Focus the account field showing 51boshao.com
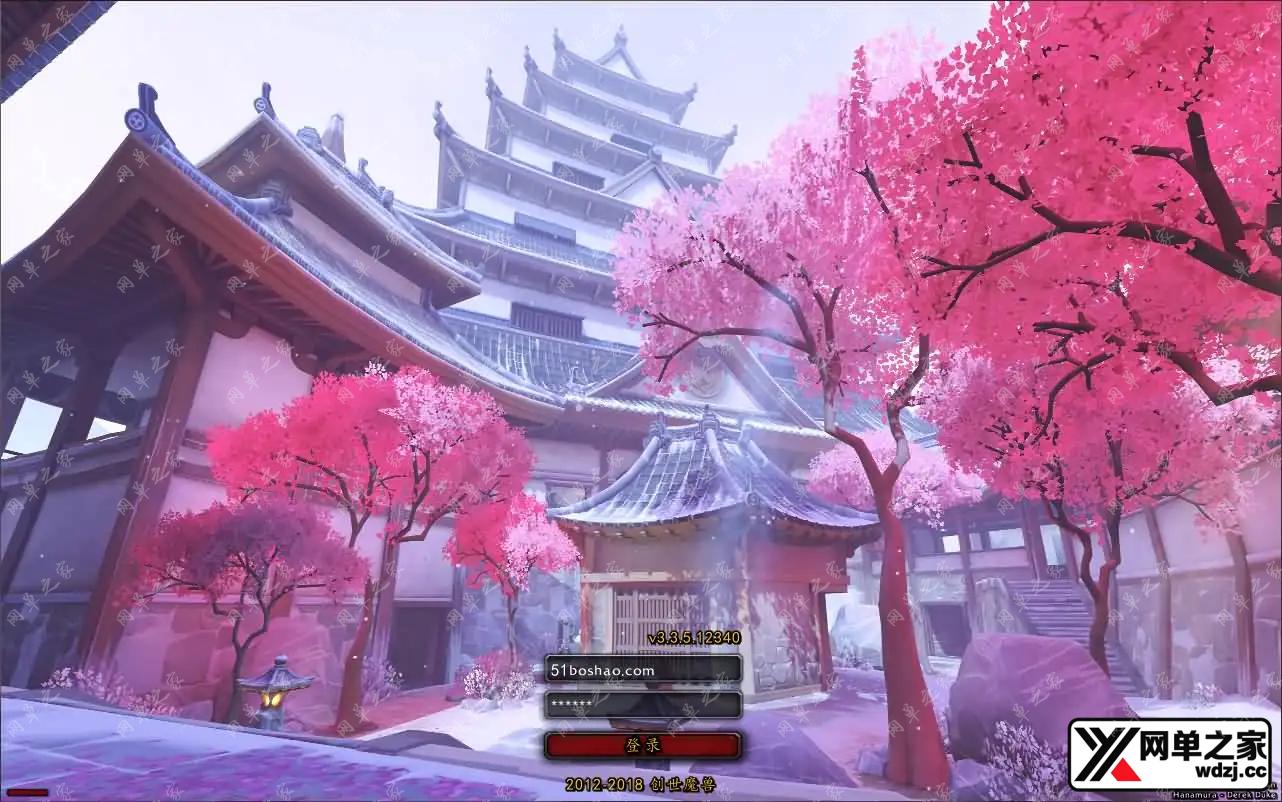The width and height of the screenshot is (1282, 802). 642,668
